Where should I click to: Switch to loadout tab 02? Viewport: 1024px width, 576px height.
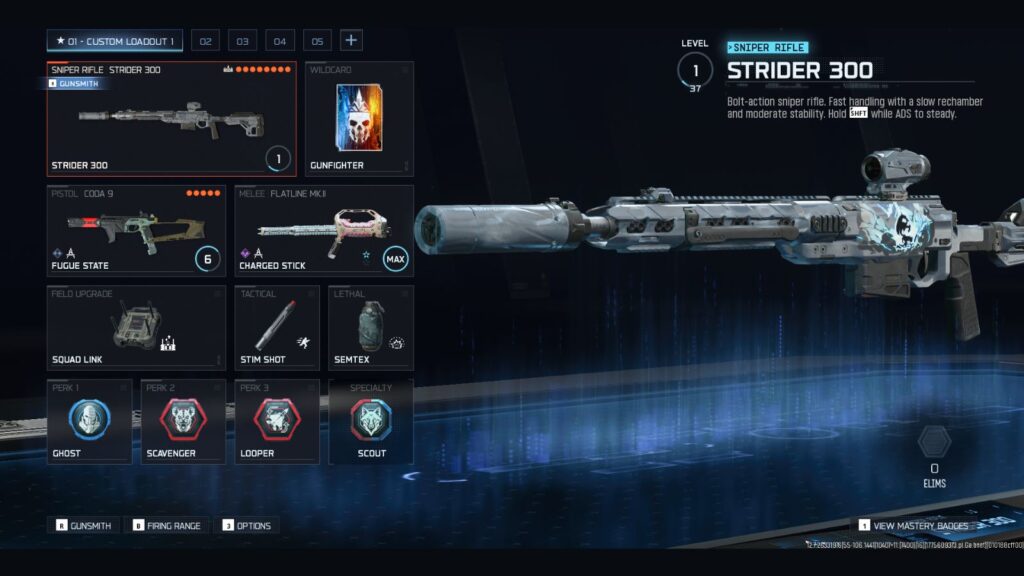click(x=205, y=41)
